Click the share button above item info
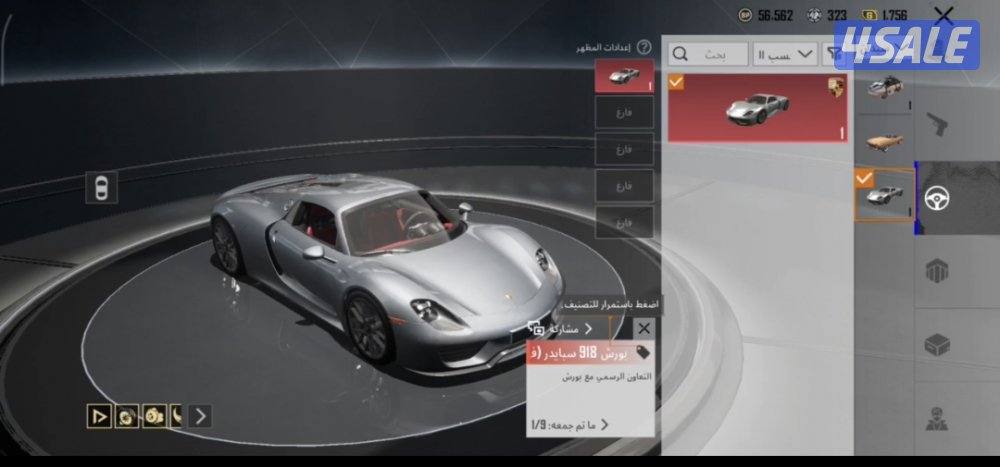This screenshot has height=467, width=1000. [560, 328]
